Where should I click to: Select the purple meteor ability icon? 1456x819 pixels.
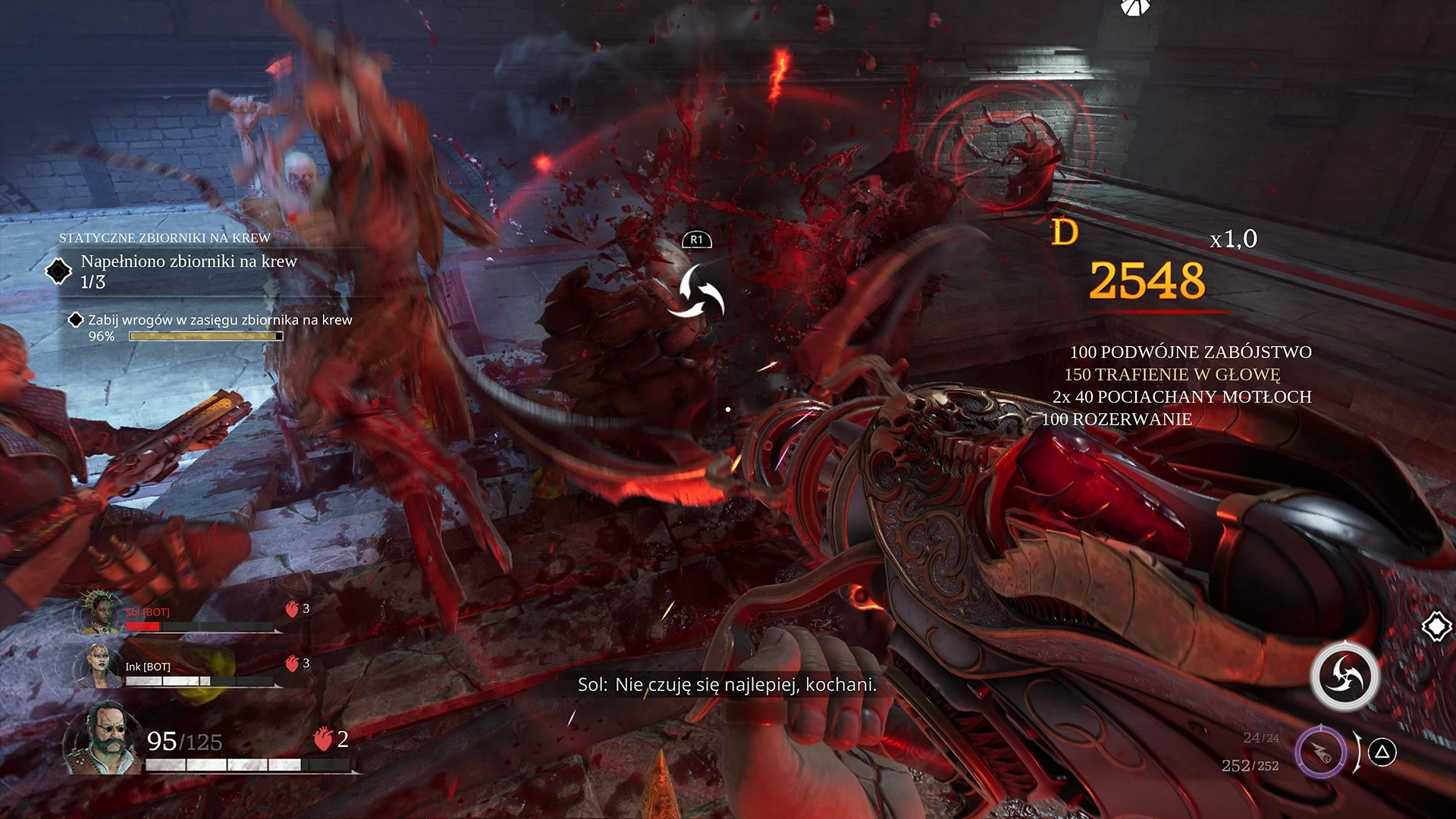[x=1320, y=752]
